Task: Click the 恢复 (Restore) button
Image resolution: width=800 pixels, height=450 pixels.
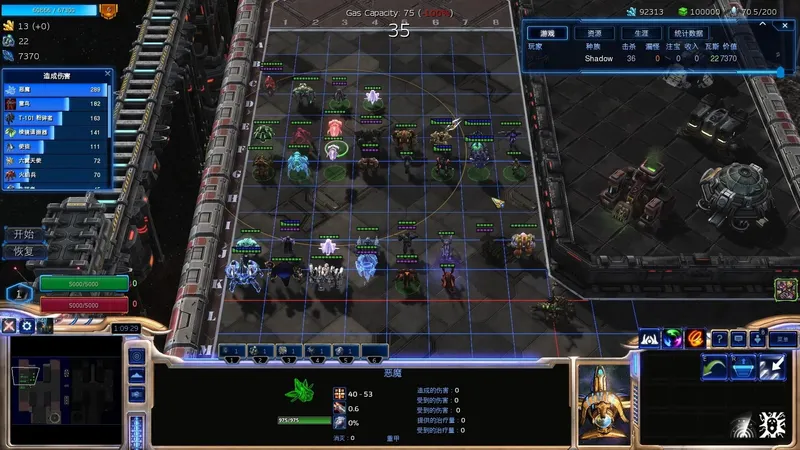Action: (24, 251)
